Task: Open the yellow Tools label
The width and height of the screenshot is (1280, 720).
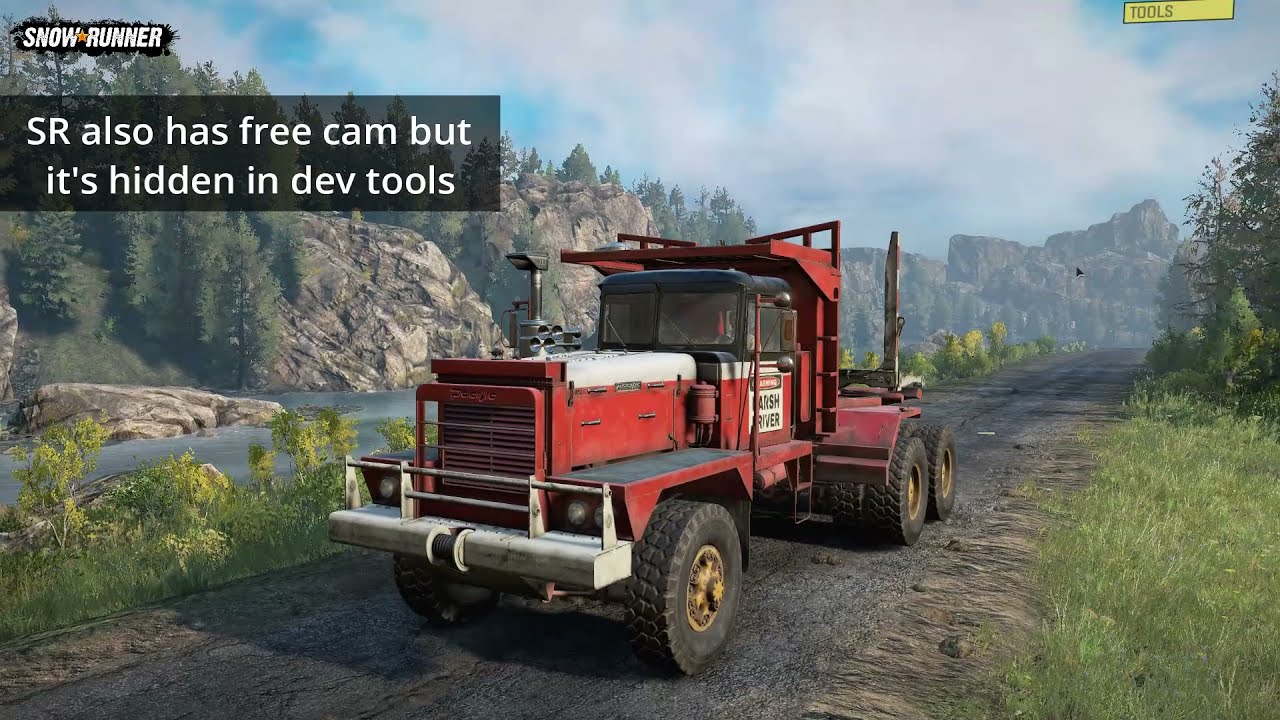Action: tap(1177, 11)
